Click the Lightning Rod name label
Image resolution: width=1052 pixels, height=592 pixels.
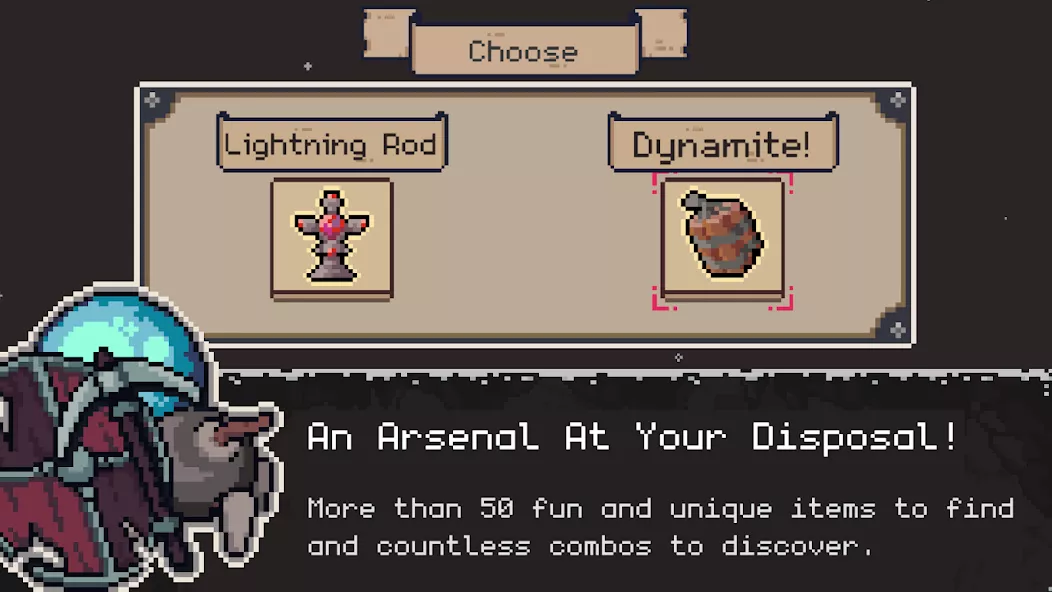pyautogui.click(x=332, y=144)
